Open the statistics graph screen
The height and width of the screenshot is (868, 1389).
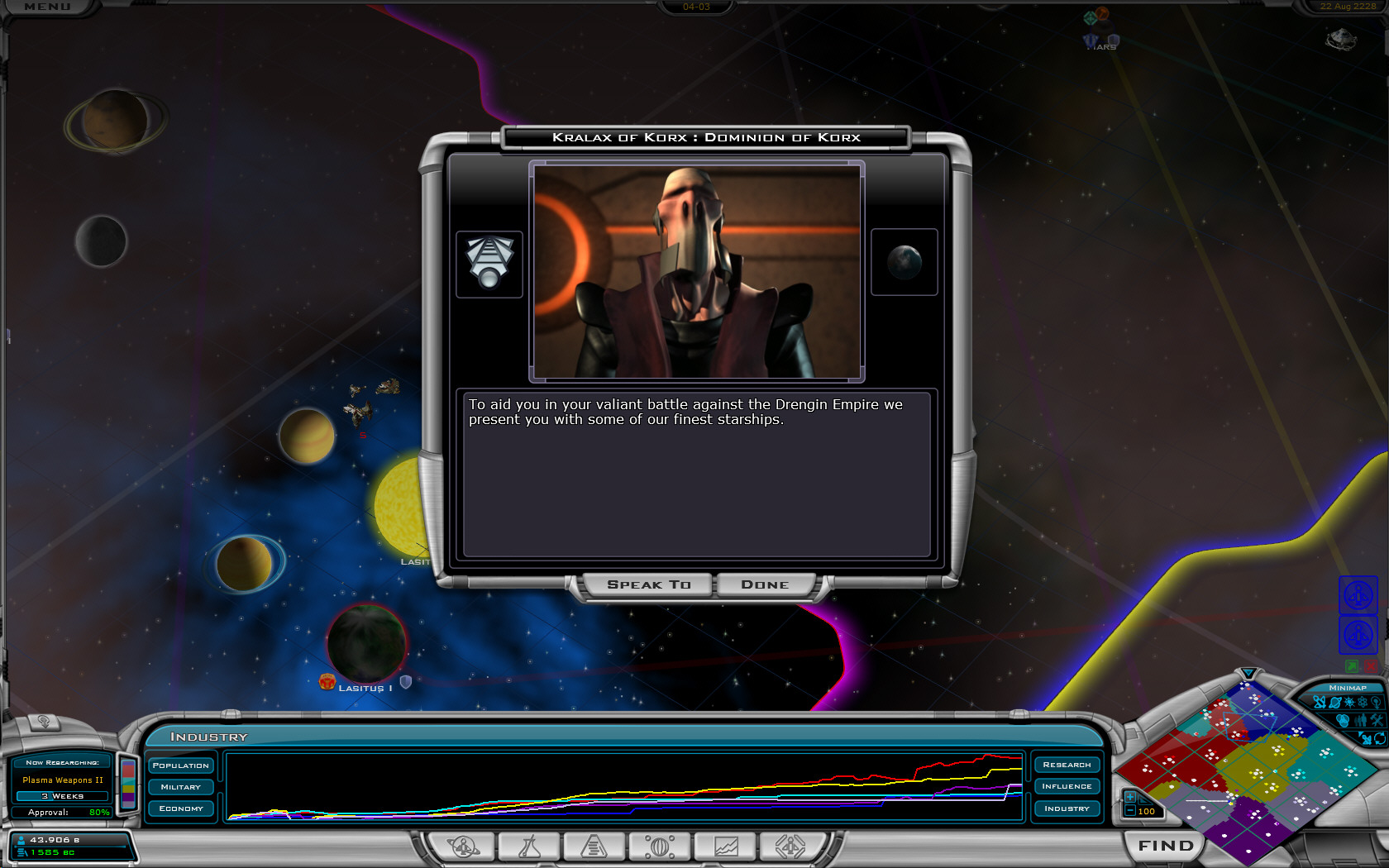tap(726, 847)
